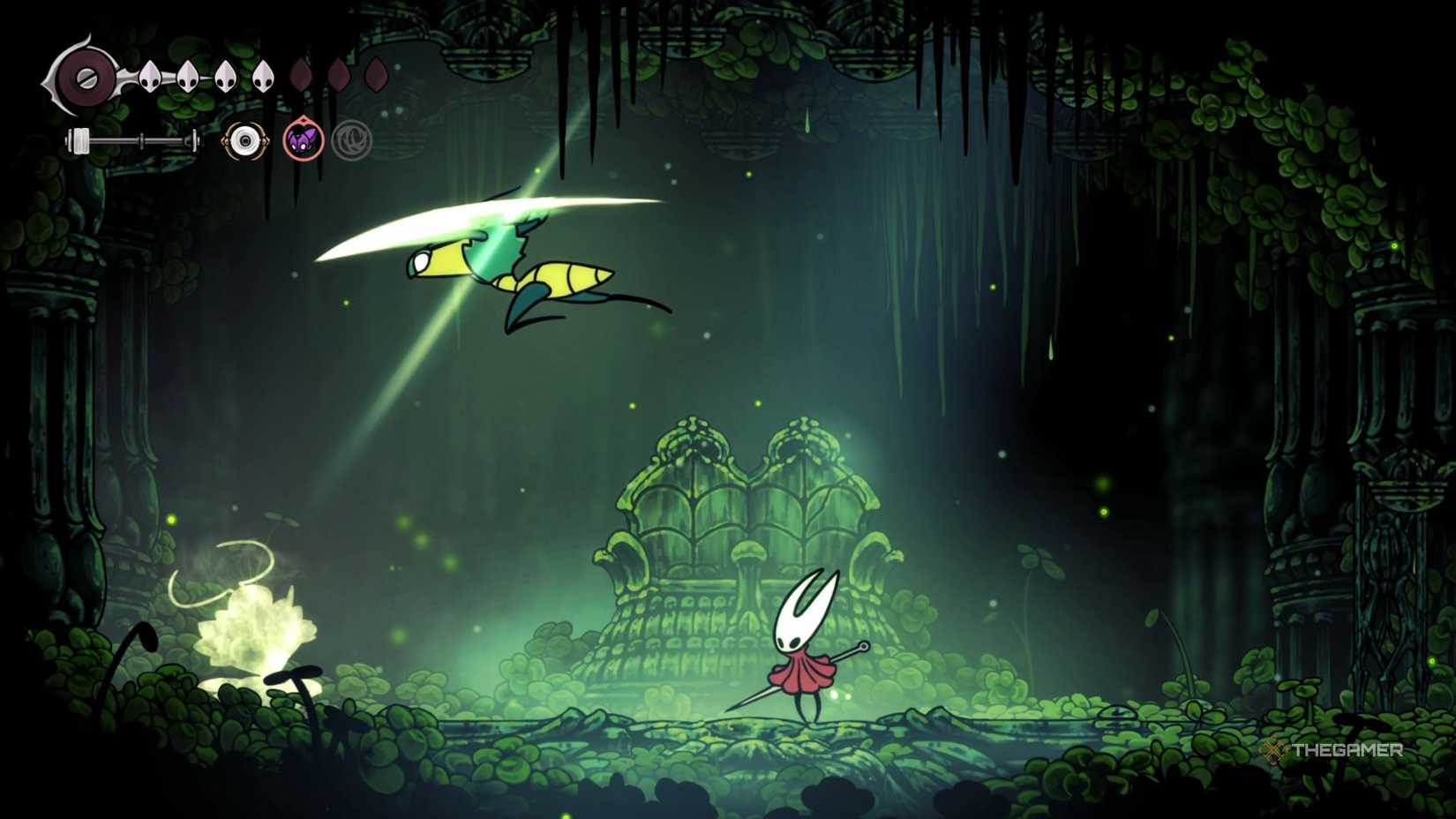This screenshot has height=819, width=1456.
Task: Click the last white health mask icon
Action: point(263,76)
